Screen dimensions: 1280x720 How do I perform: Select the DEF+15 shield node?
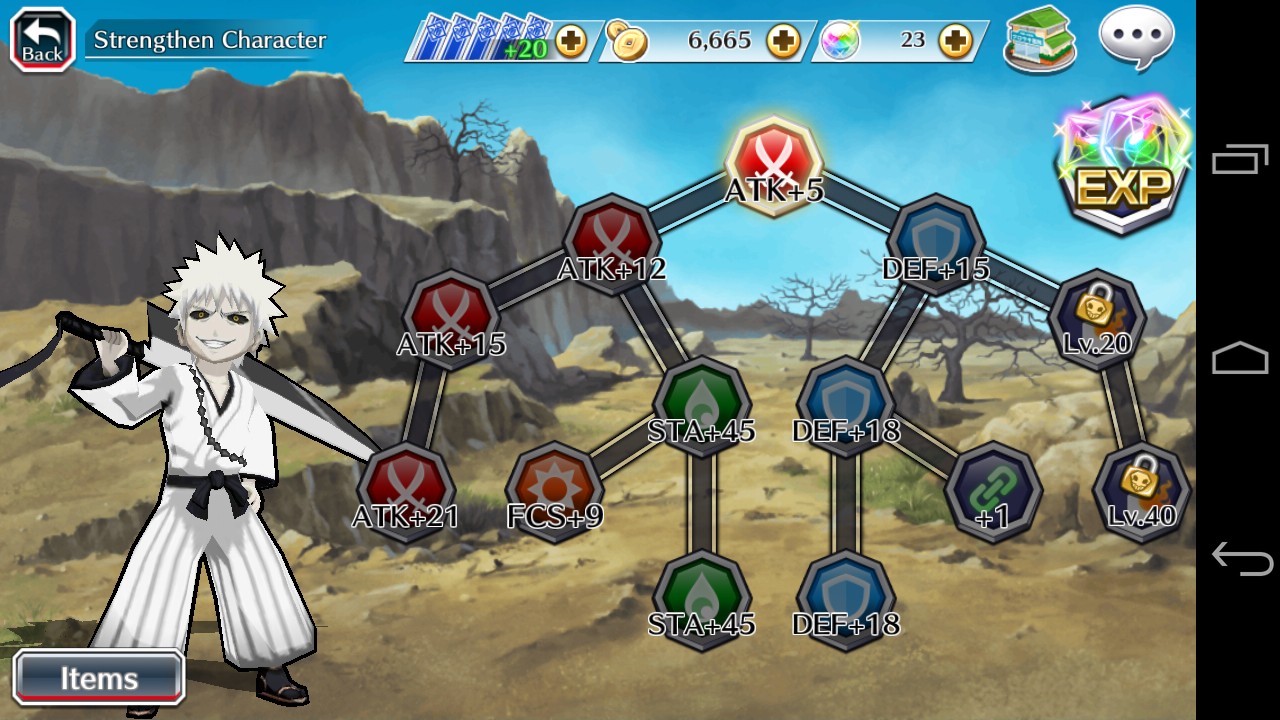(936, 241)
